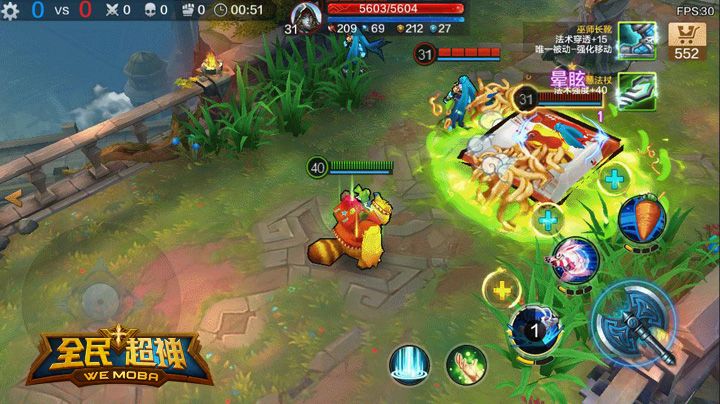Screen dimensions: 720x404
Task: Touch the virtual movement joystick
Action: click(97, 298)
